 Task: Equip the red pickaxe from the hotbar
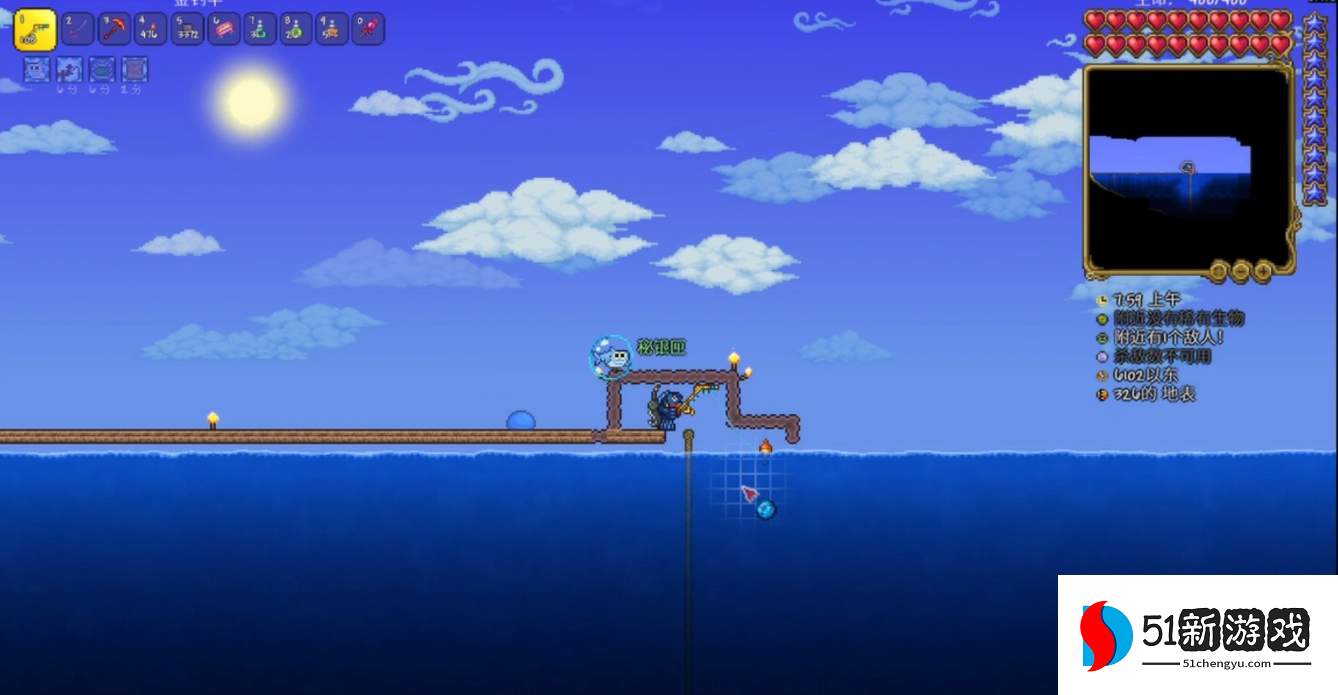[114, 29]
